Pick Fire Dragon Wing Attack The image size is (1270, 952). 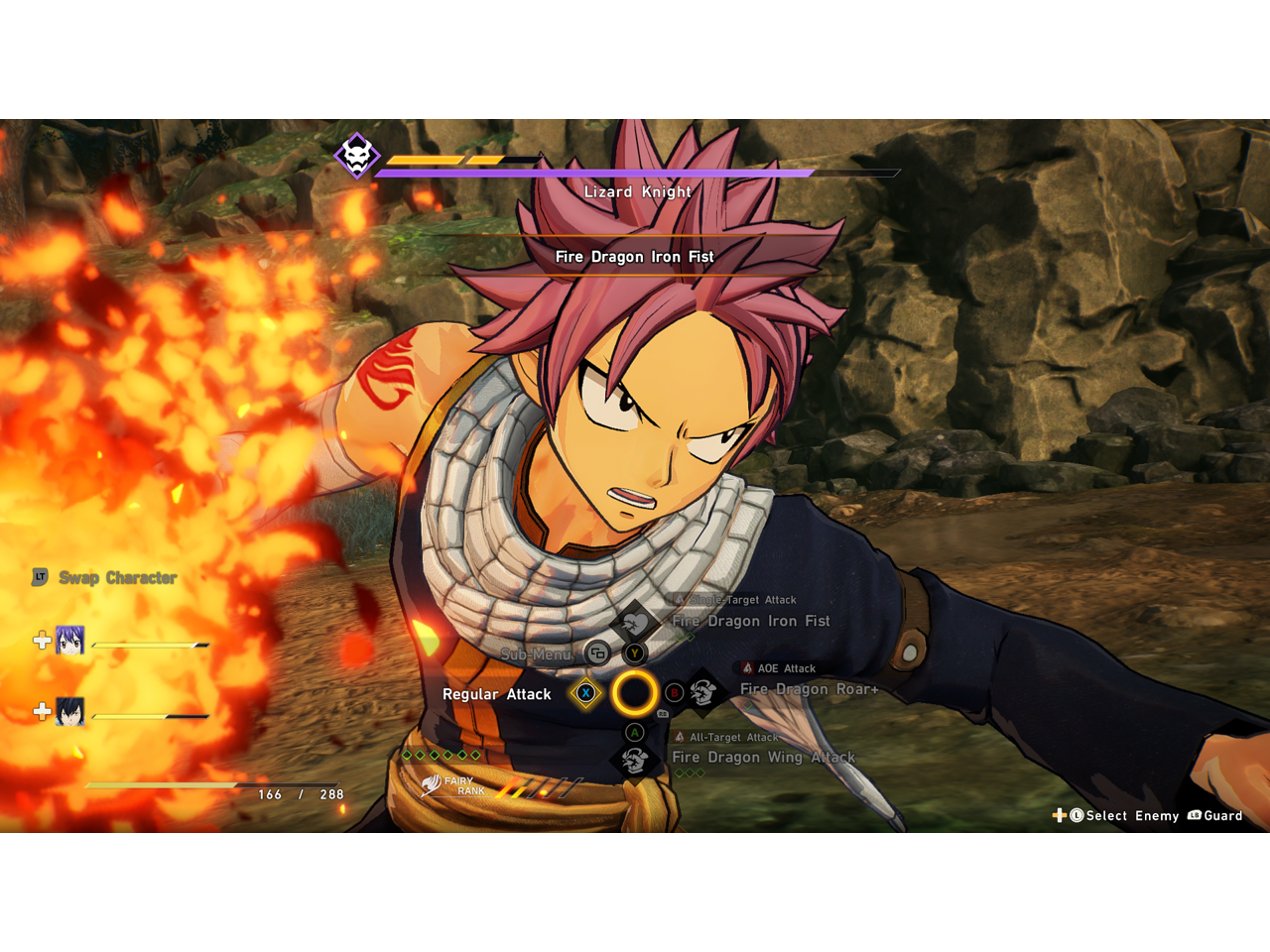coord(762,758)
